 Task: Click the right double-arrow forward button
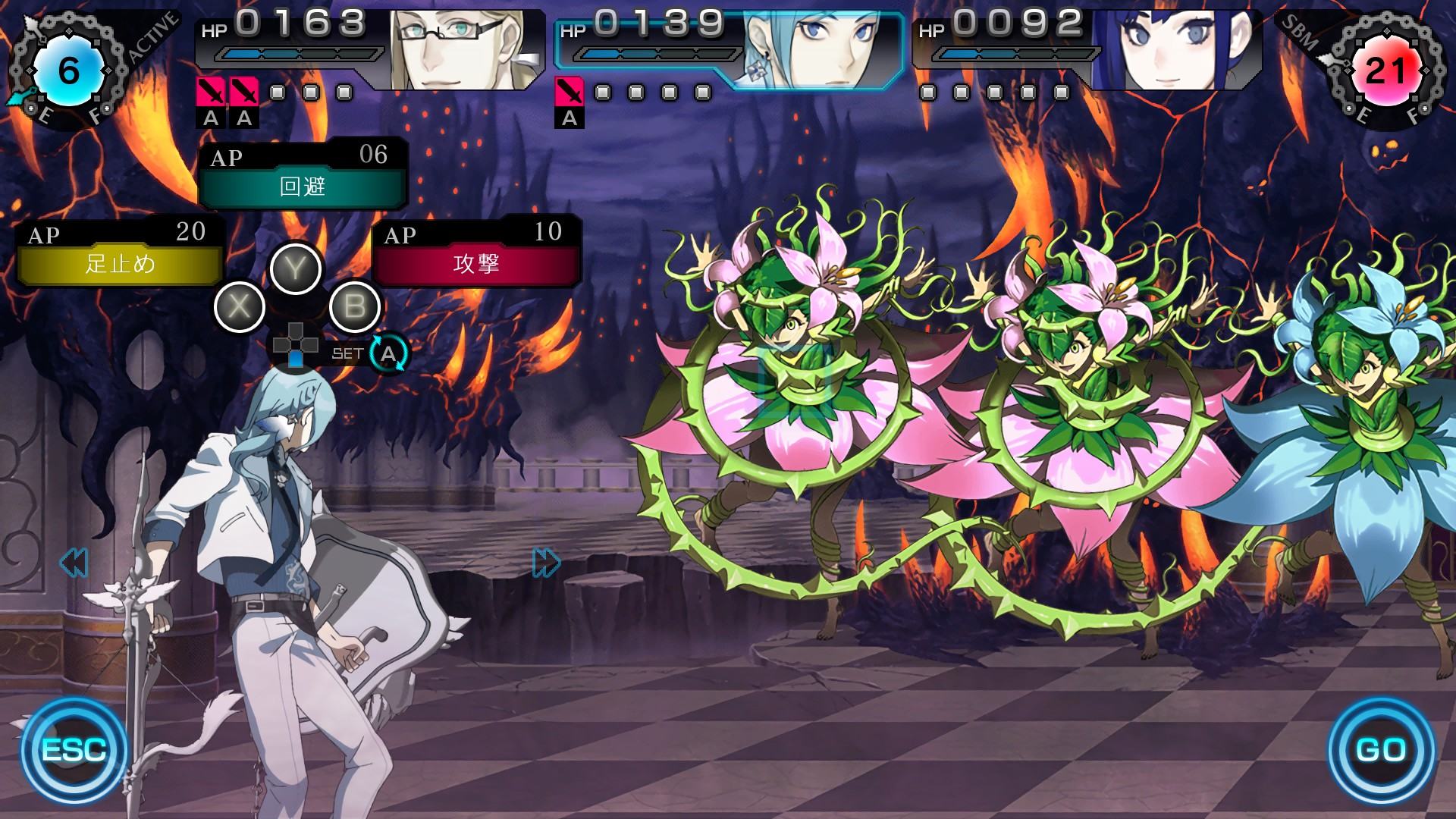pyautogui.click(x=546, y=563)
